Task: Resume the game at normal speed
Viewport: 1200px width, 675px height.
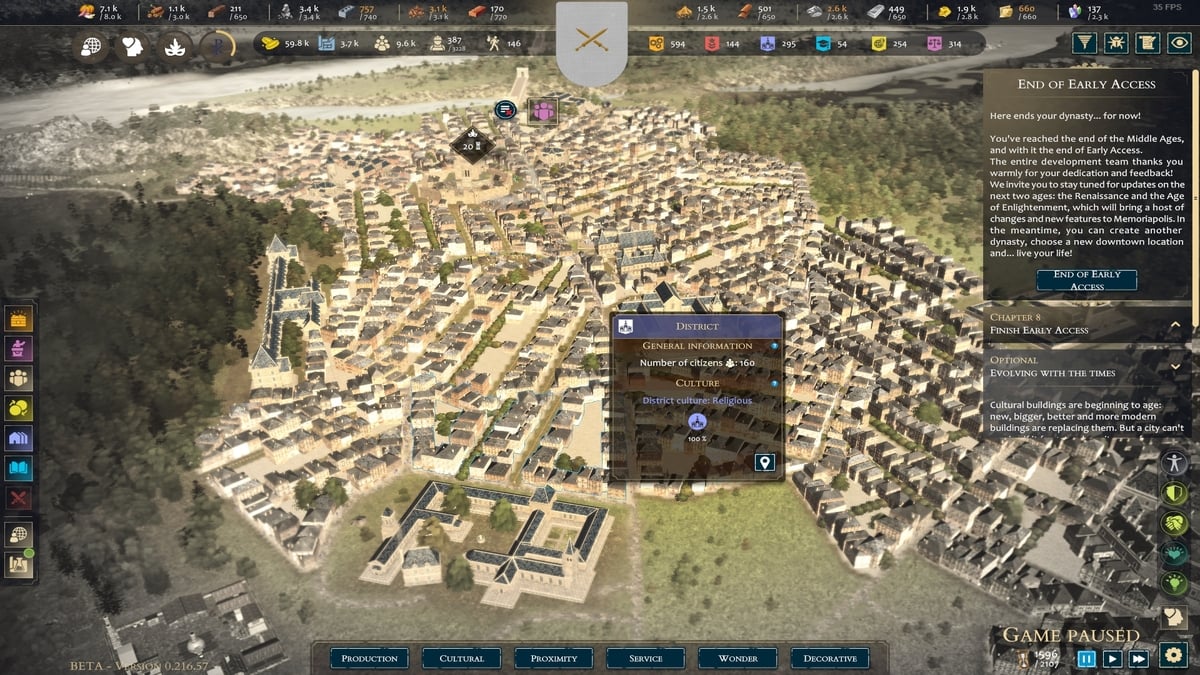Action: pyautogui.click(x=1112, y=658)
